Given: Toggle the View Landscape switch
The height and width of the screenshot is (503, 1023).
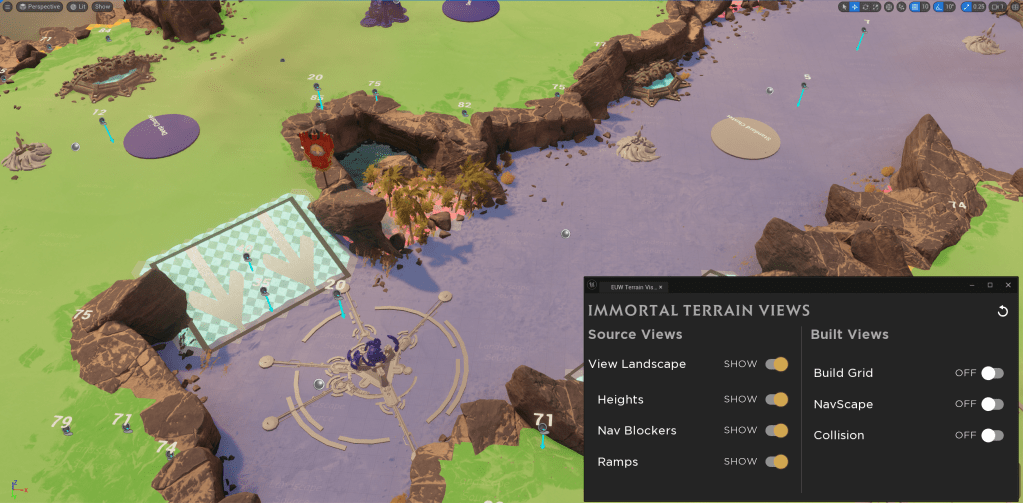Looking at the screenshot, I should [777, 364].
